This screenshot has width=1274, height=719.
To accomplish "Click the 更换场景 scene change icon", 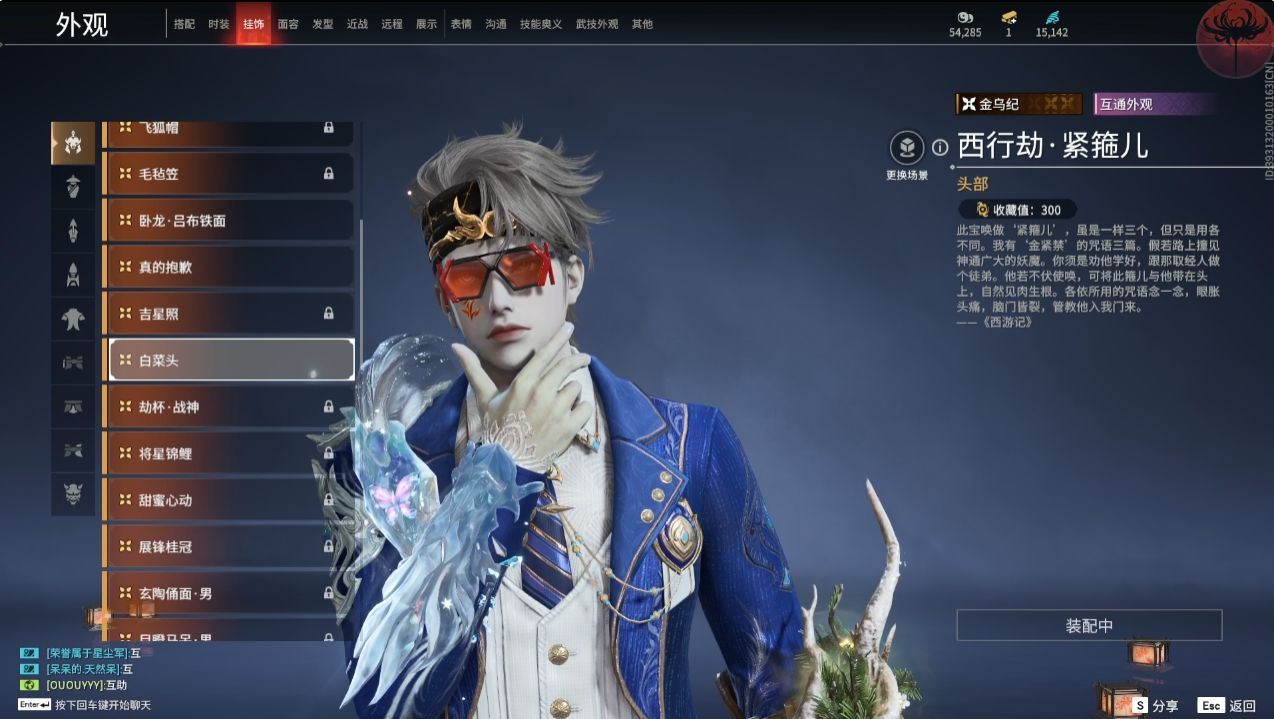I will click(907, 150).
